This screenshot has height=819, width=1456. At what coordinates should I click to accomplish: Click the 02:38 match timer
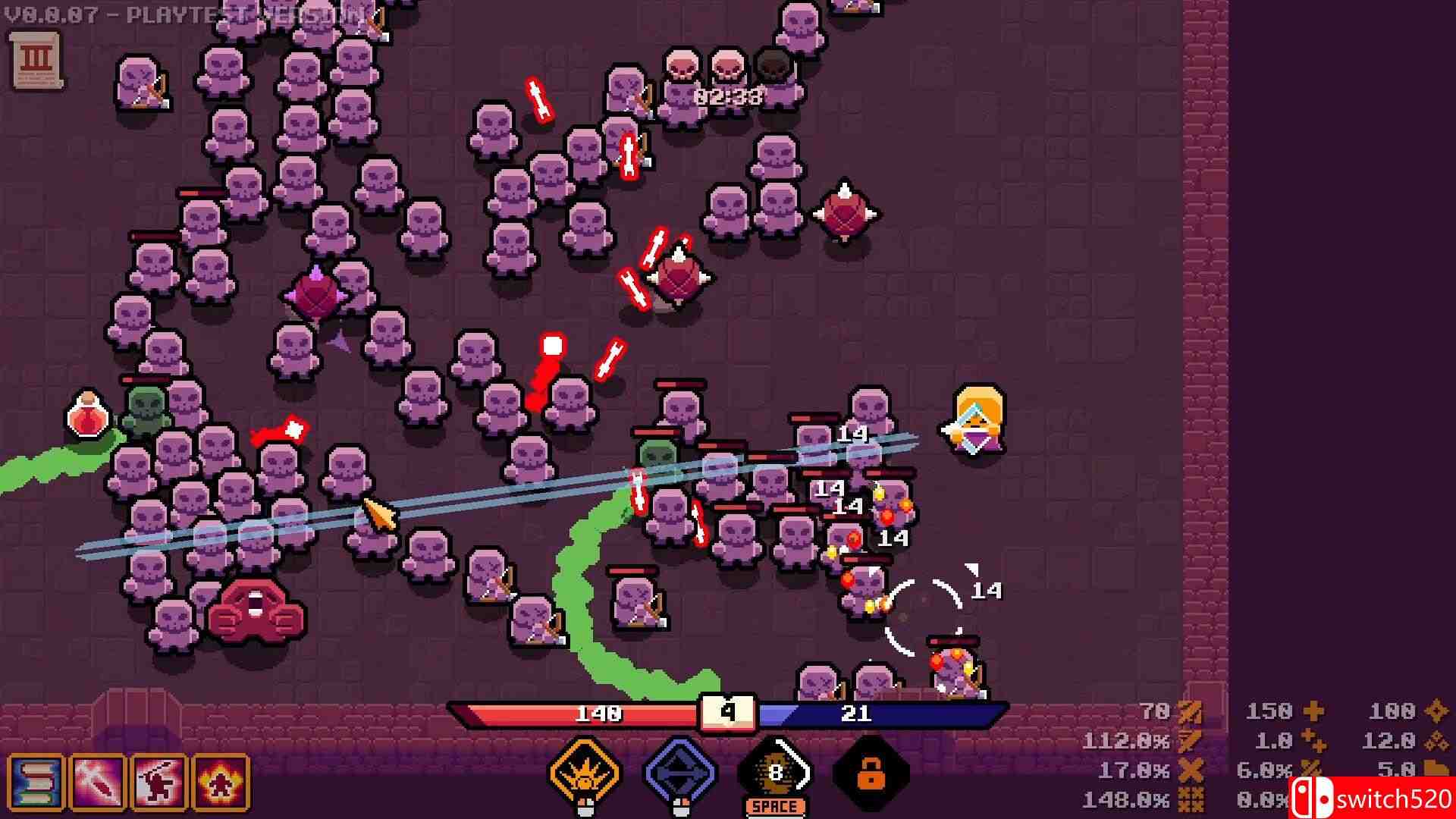pyautogui.click(x=728, y=96)
